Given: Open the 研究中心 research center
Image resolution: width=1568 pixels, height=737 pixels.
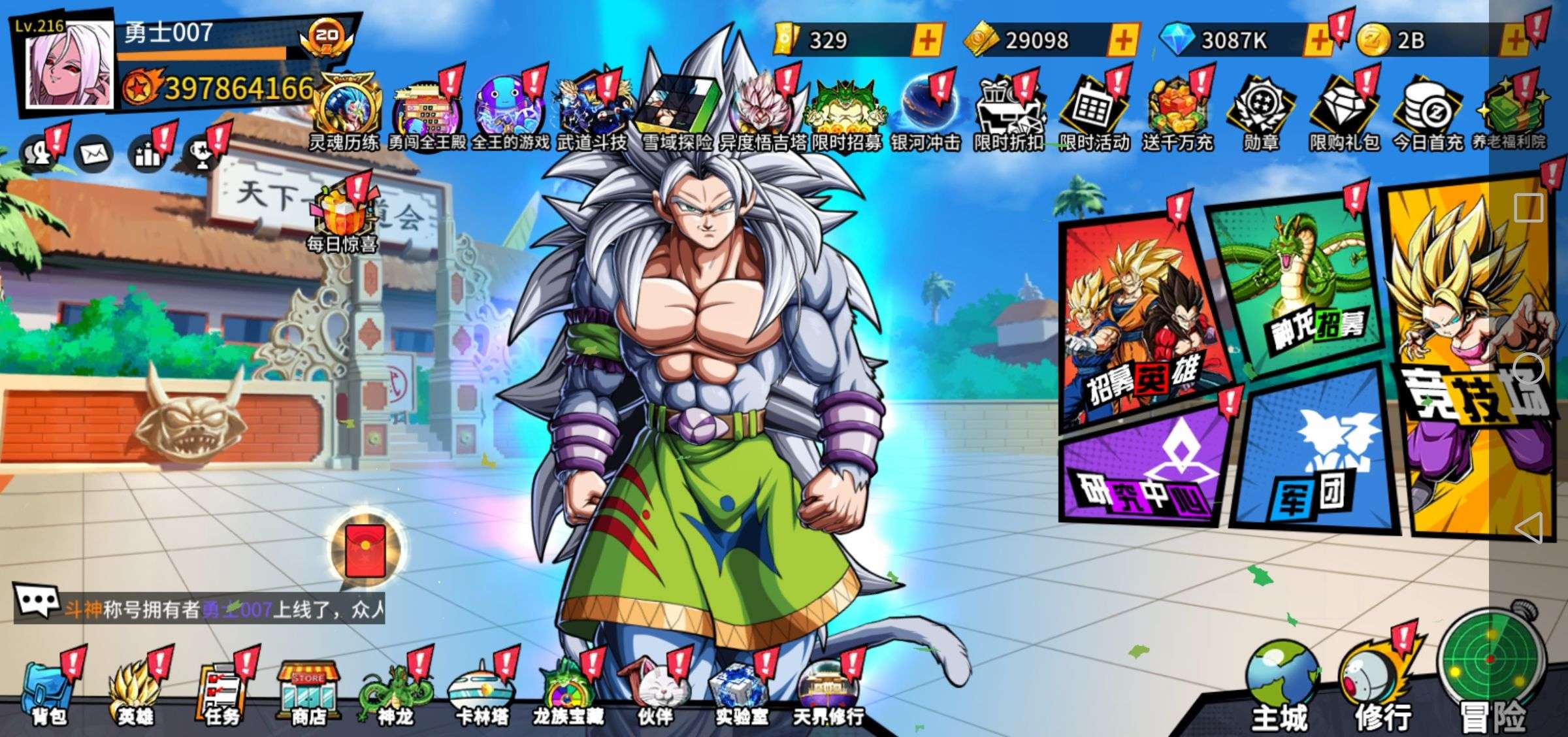Looking at the screenshot, I should click(x=1143, y=470).
